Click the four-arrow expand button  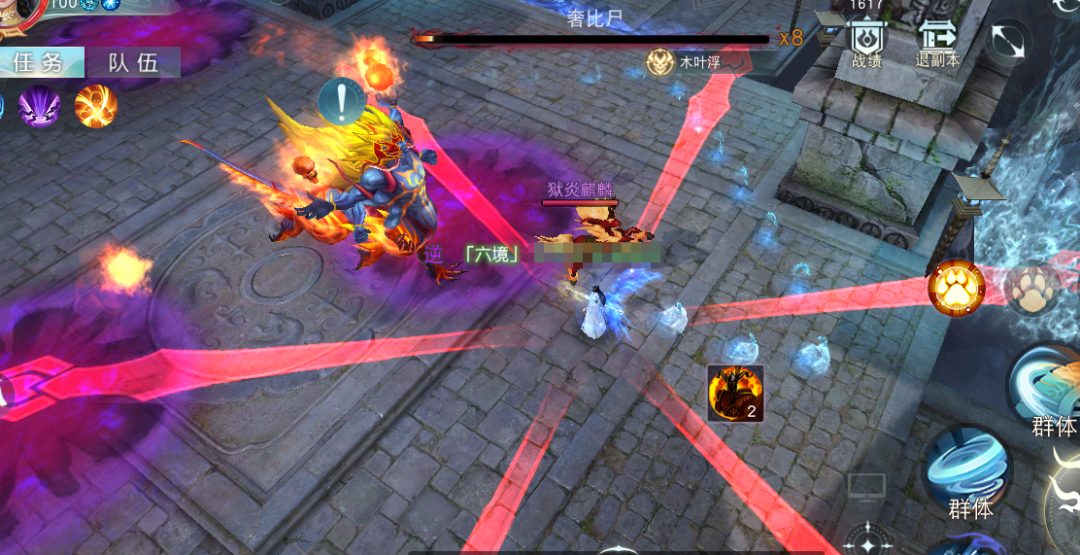click(x=1009, y=42)
